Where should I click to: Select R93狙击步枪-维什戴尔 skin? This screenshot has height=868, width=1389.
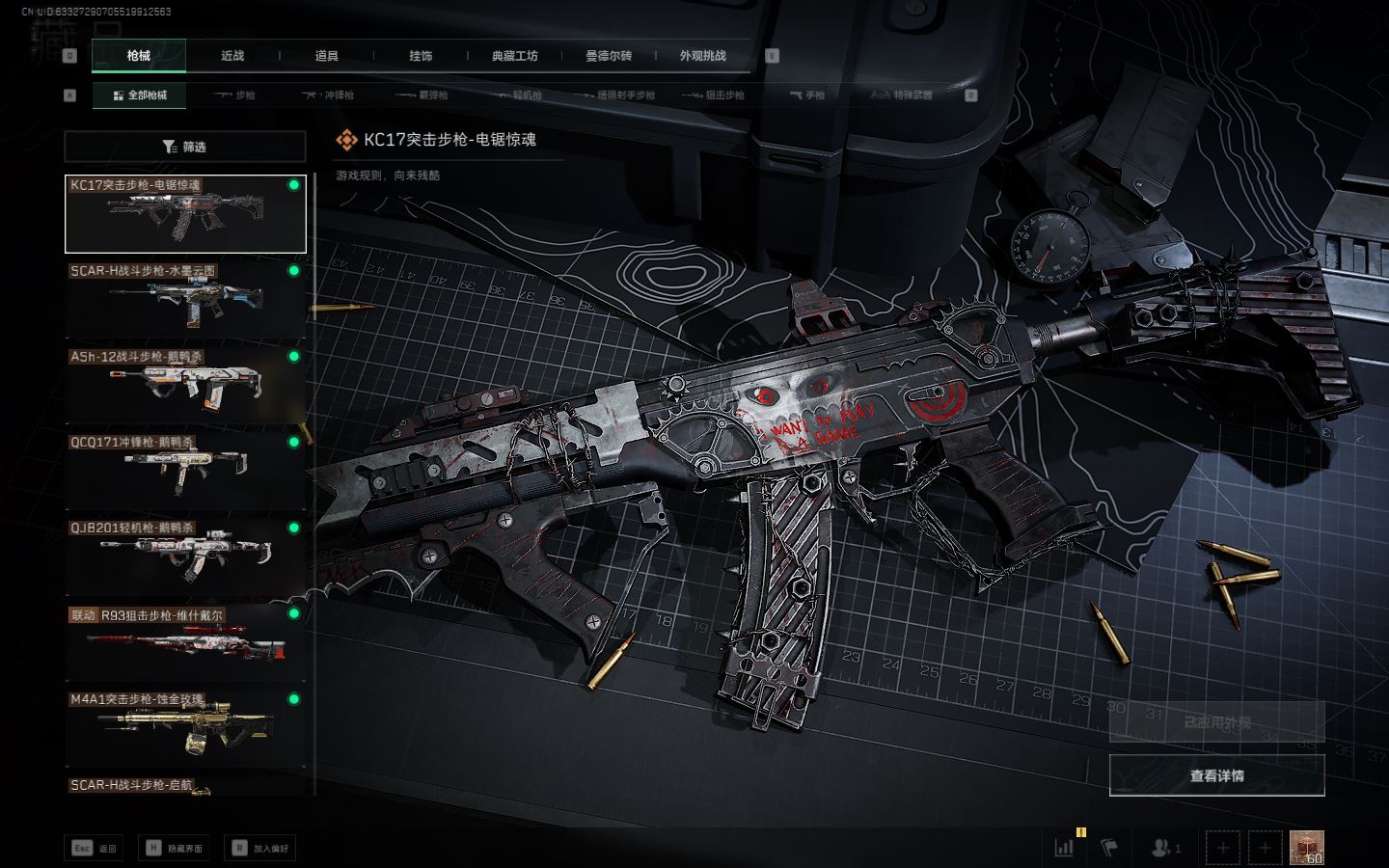point(184,642)
